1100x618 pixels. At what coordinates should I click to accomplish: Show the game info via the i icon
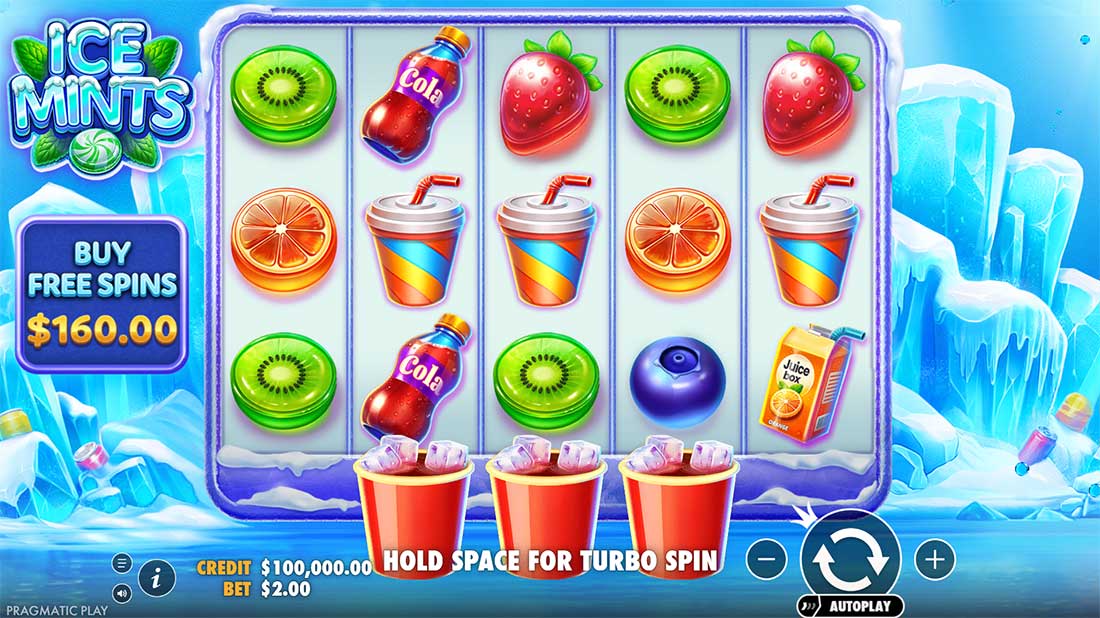coord(156,577)
